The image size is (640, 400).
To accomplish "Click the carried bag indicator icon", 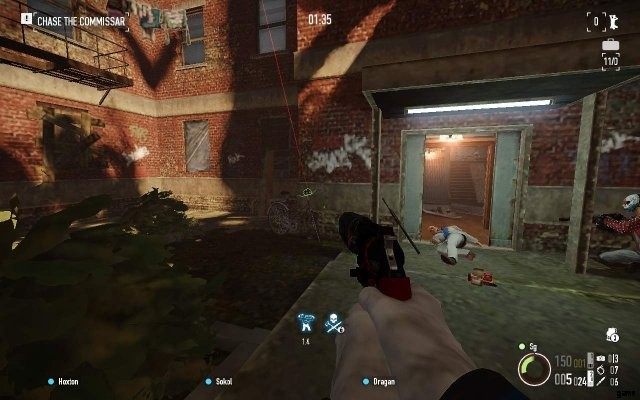I will [x=611, y=335].
